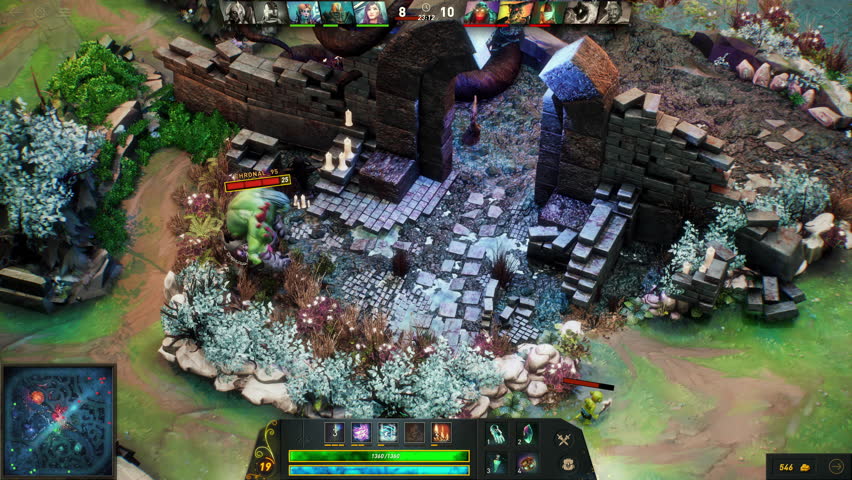Trigger the fiery orange ultimate ability
Viewport: 852px width, 480px height.
(441, 433)
